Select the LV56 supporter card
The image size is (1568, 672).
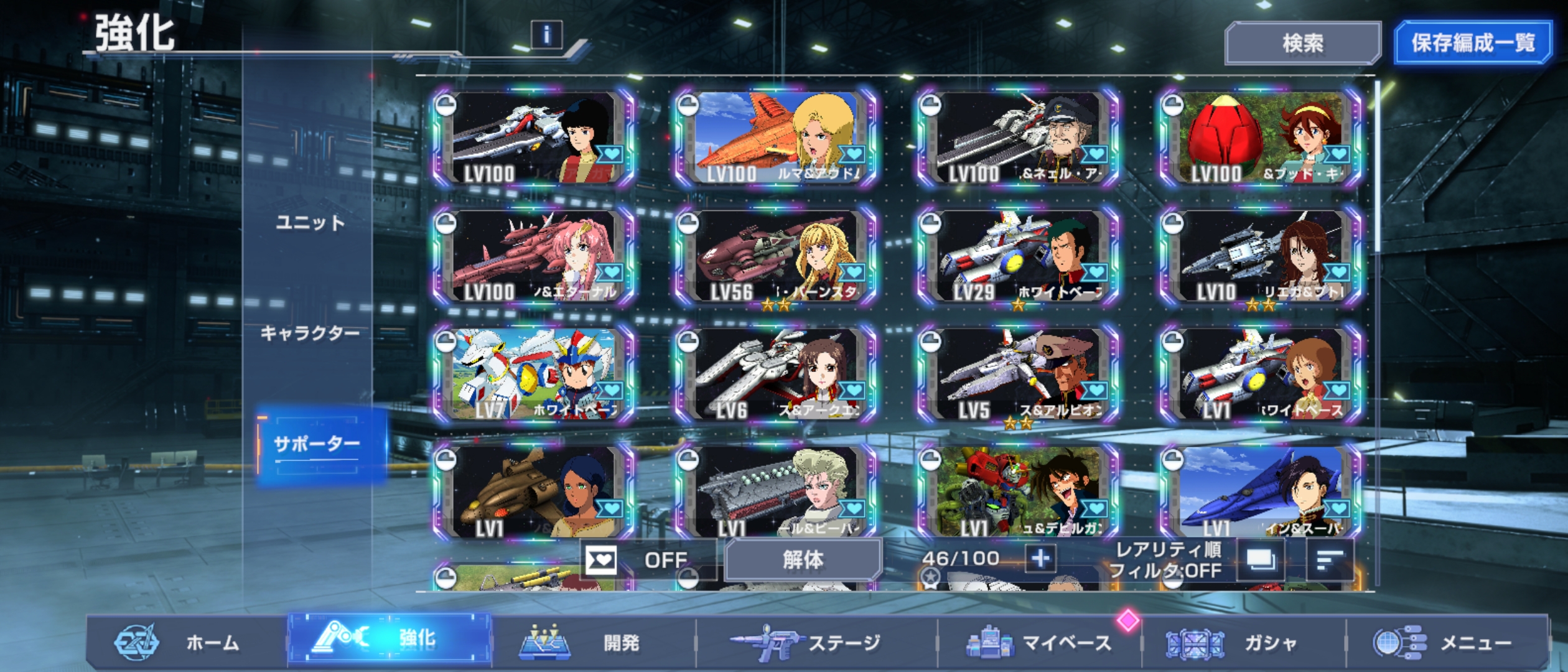(x=776, y=256)
